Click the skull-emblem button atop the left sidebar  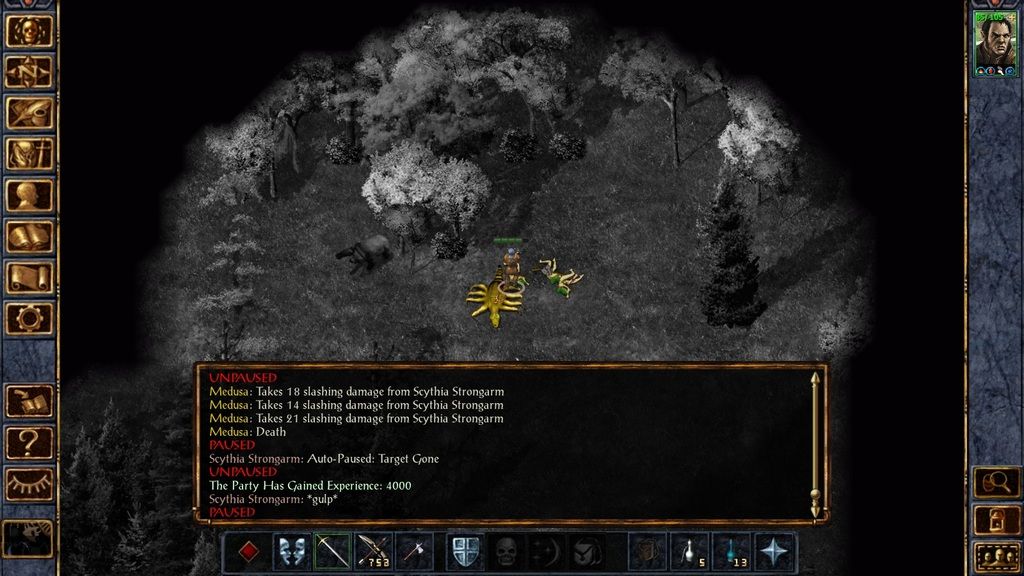tap(30, 31)
